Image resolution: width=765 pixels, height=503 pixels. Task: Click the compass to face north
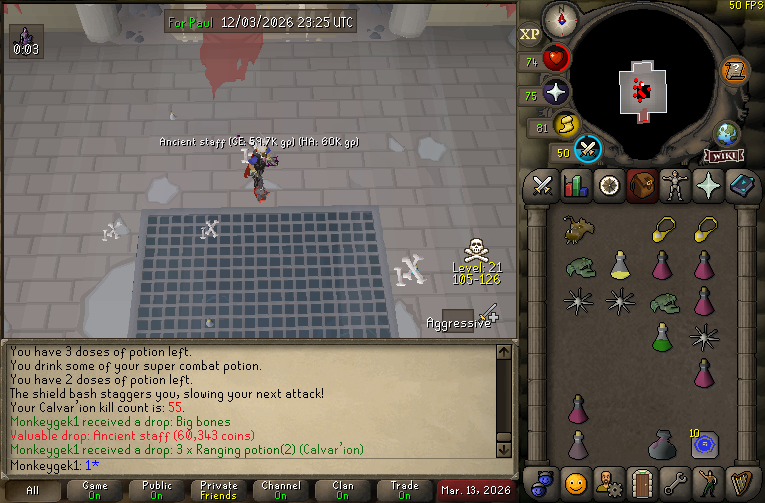tap(563, 19)
